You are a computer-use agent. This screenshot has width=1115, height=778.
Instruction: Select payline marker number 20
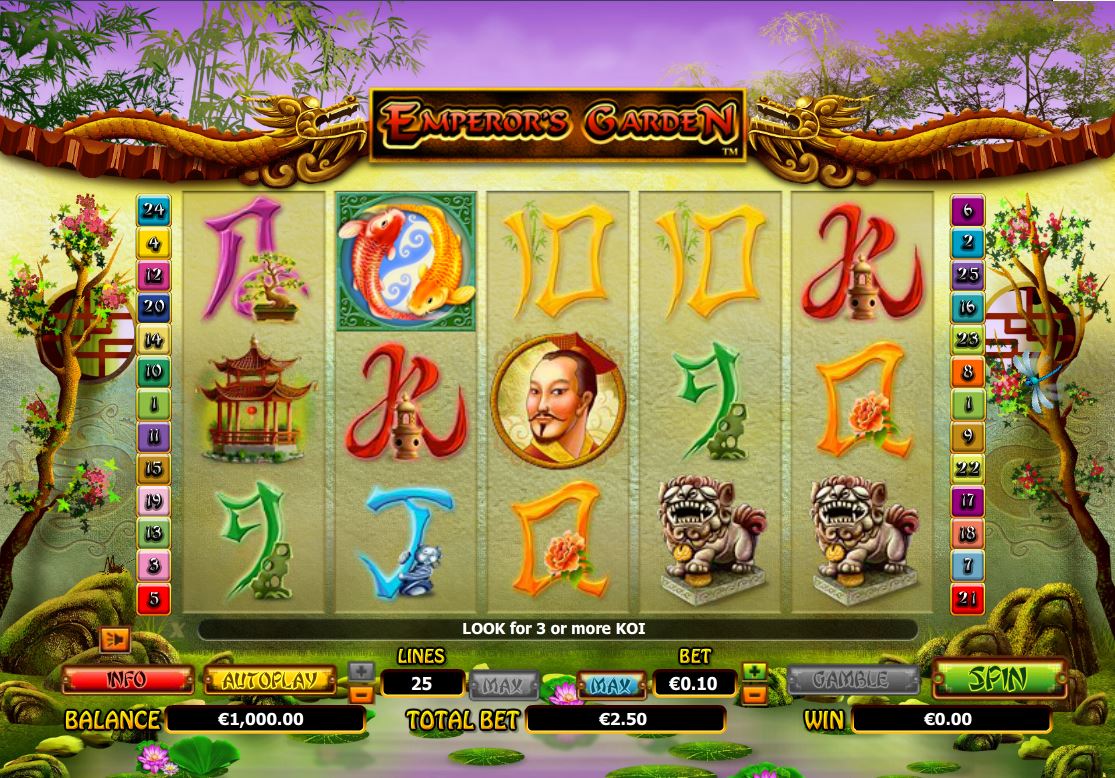154,307
